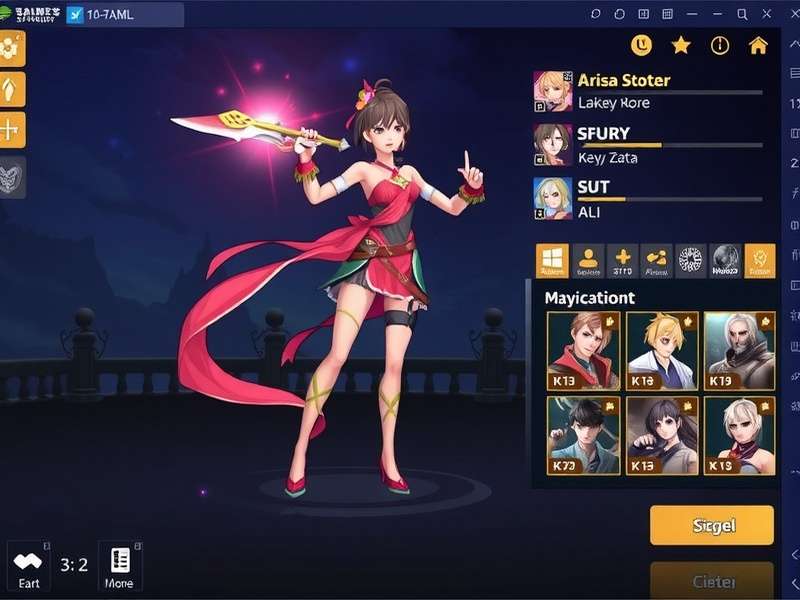Click the heart emblem sidebar icon
Viewport: 800px width, 600px height.
pos(12,177)
